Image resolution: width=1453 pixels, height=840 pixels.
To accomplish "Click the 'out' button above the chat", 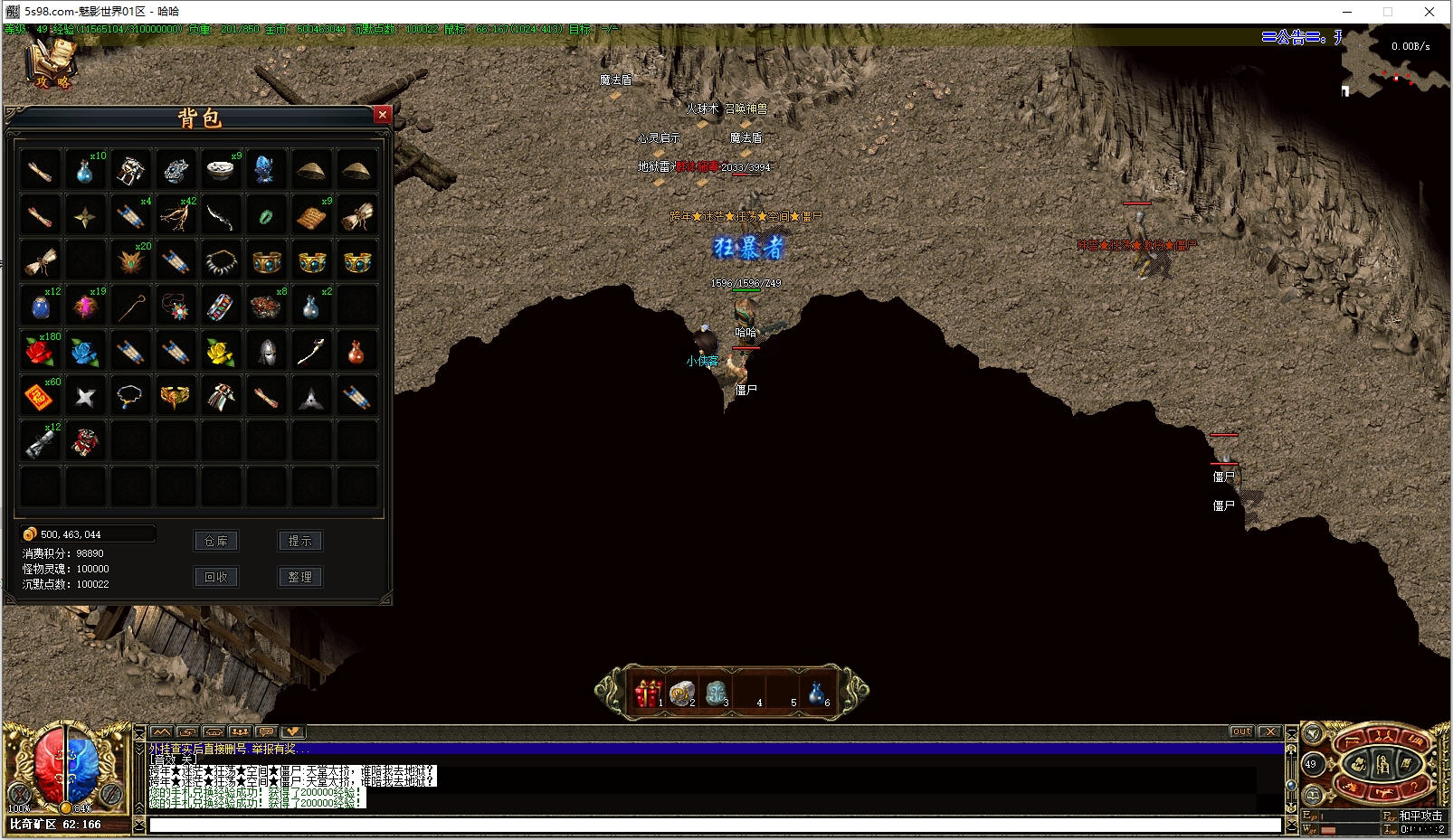I will [1241, 731].
